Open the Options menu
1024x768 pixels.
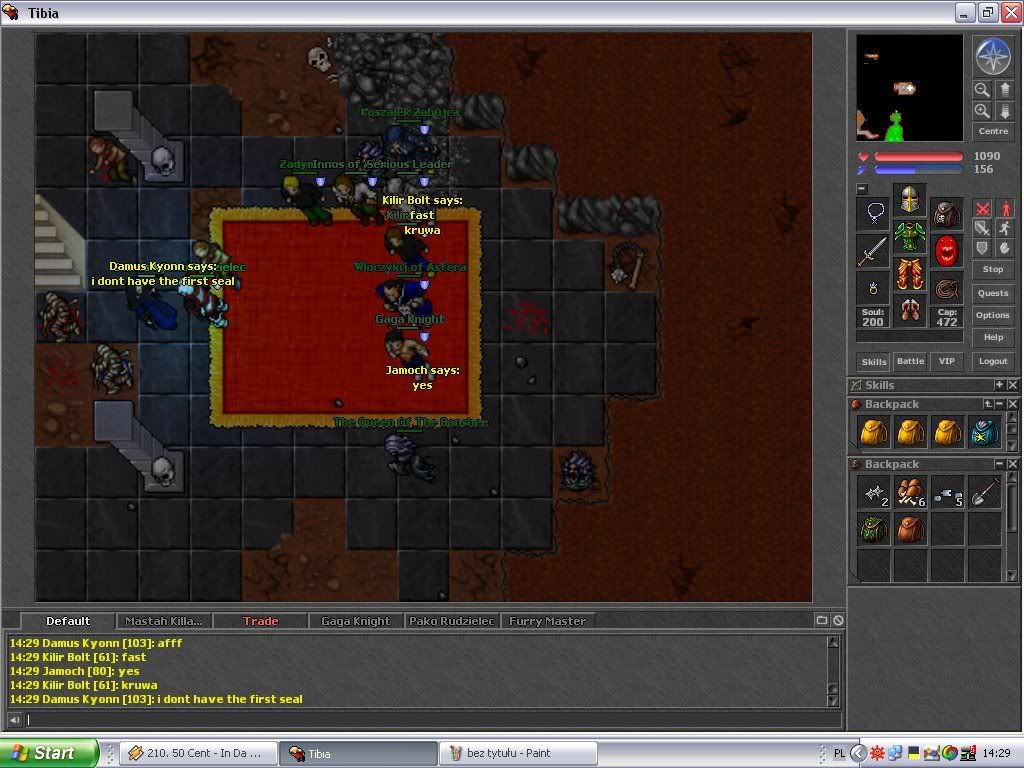[x=992, y=315]
